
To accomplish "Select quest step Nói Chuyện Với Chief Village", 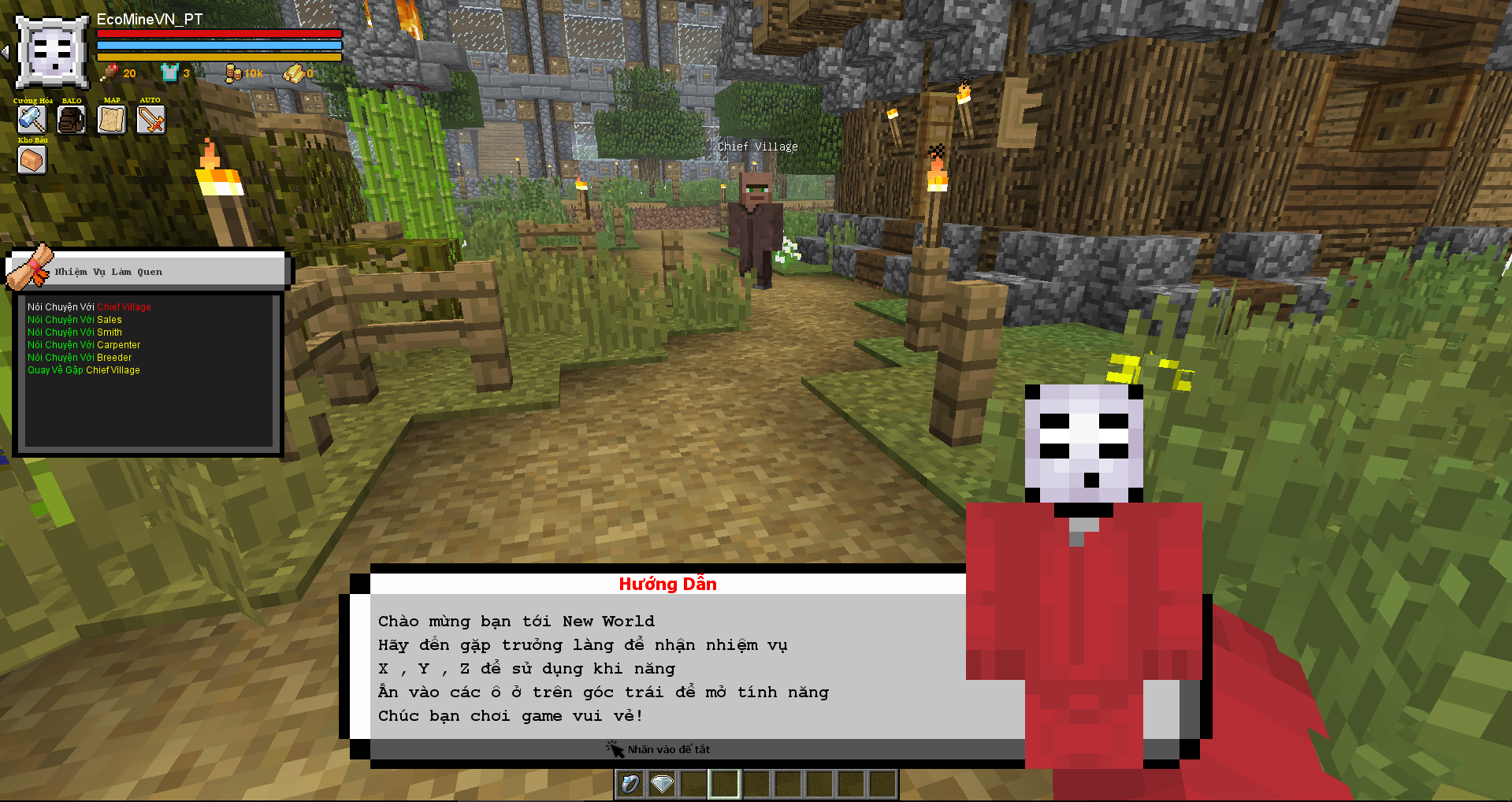I will pos(89,307).
